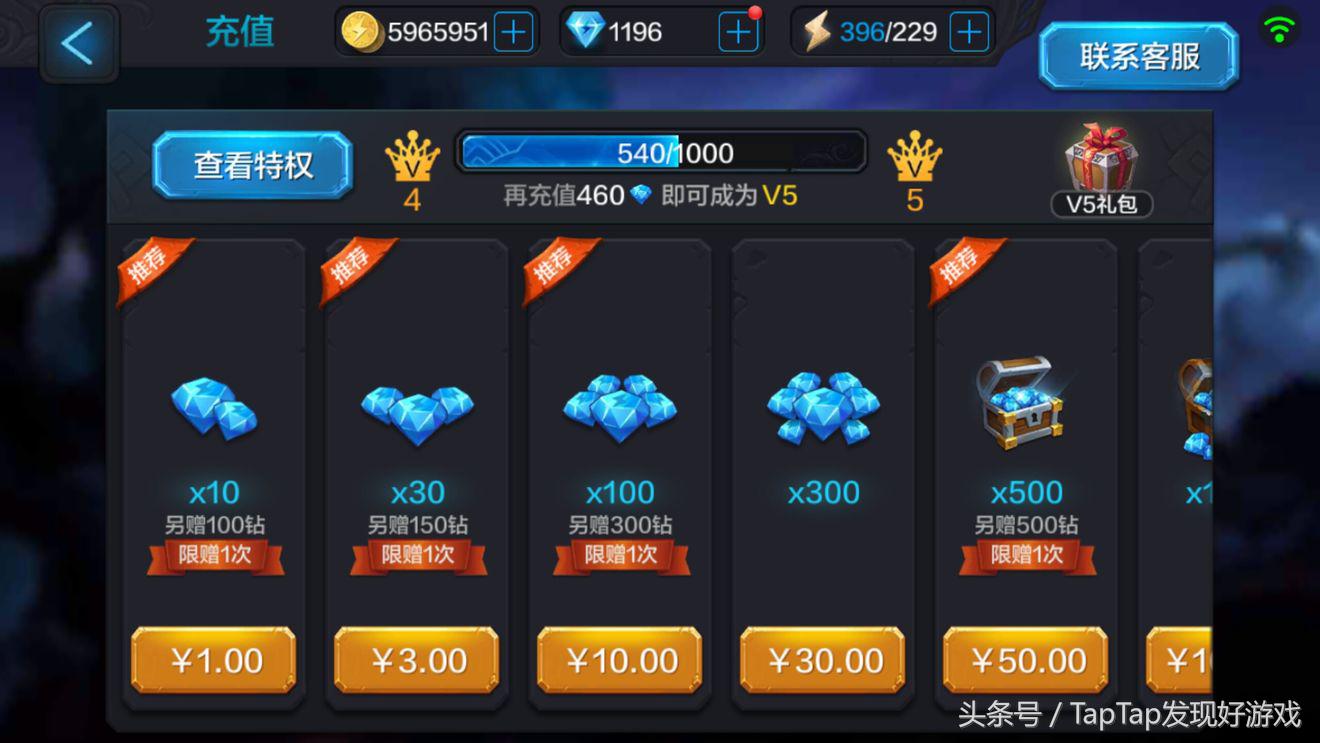
Task: Tap the 540/1000 VIP progress bar
Action: [660, 151]
